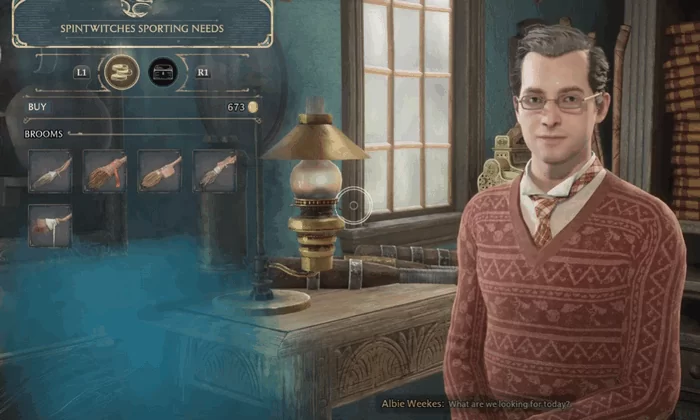Switch to the gold coins Buy tab
Image resolution: width=700 pixels, height=420 pixels.
[x=121, y=72]
